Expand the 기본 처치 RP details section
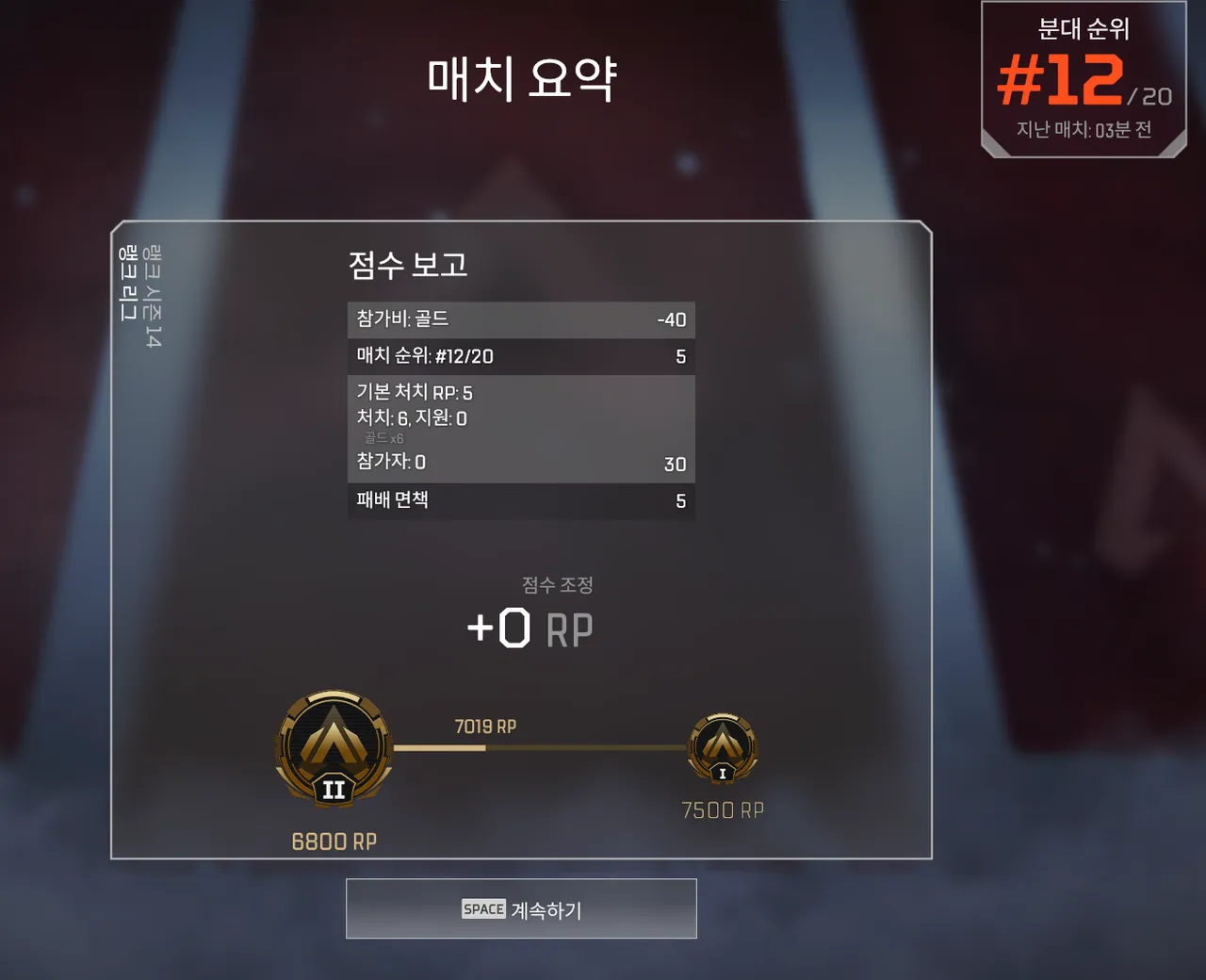The width and height of the screenshot is (1206, 980). tap(521, 392)
